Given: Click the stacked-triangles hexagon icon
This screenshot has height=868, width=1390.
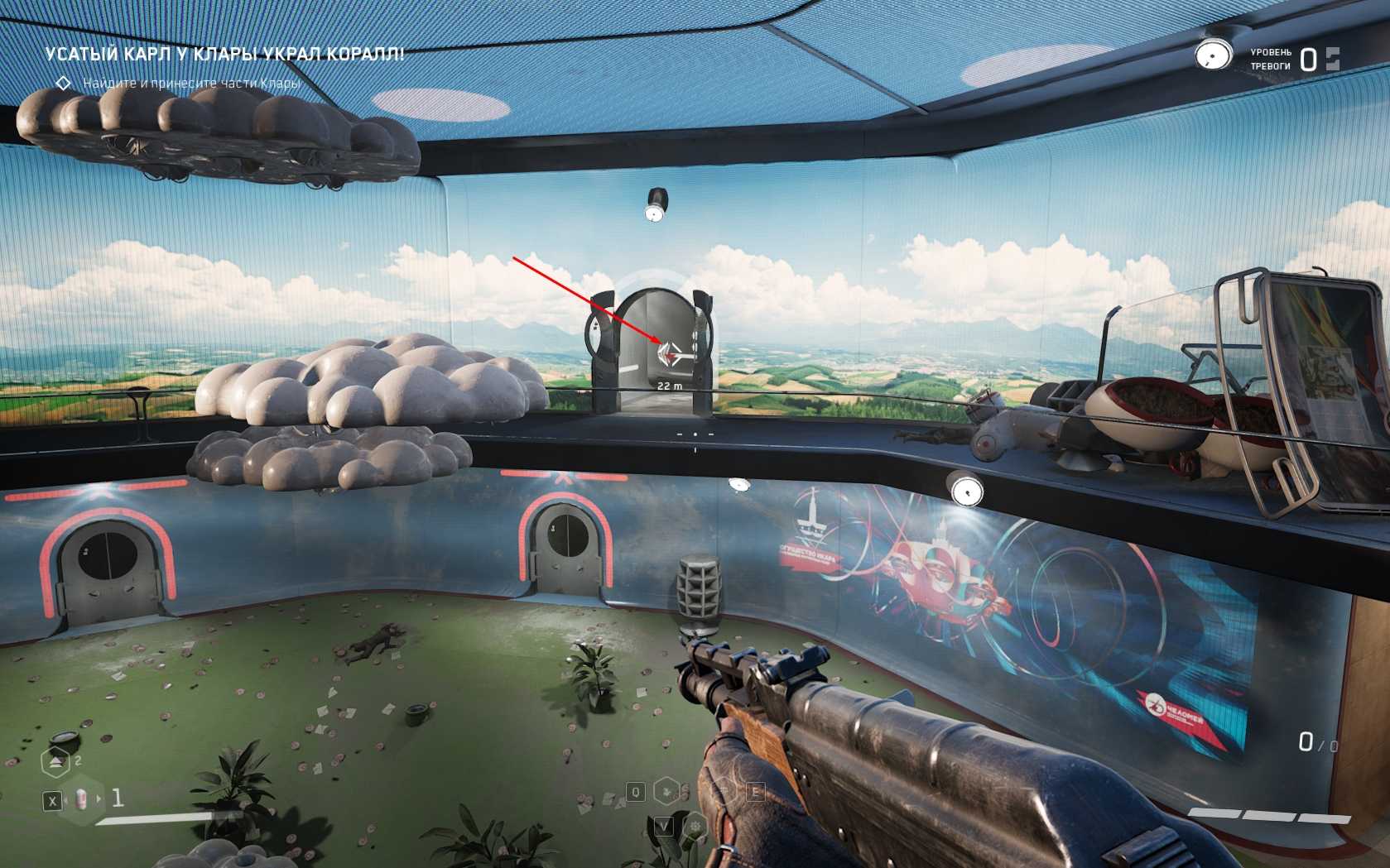Looking at the screenshot, I should click(55, 761).
